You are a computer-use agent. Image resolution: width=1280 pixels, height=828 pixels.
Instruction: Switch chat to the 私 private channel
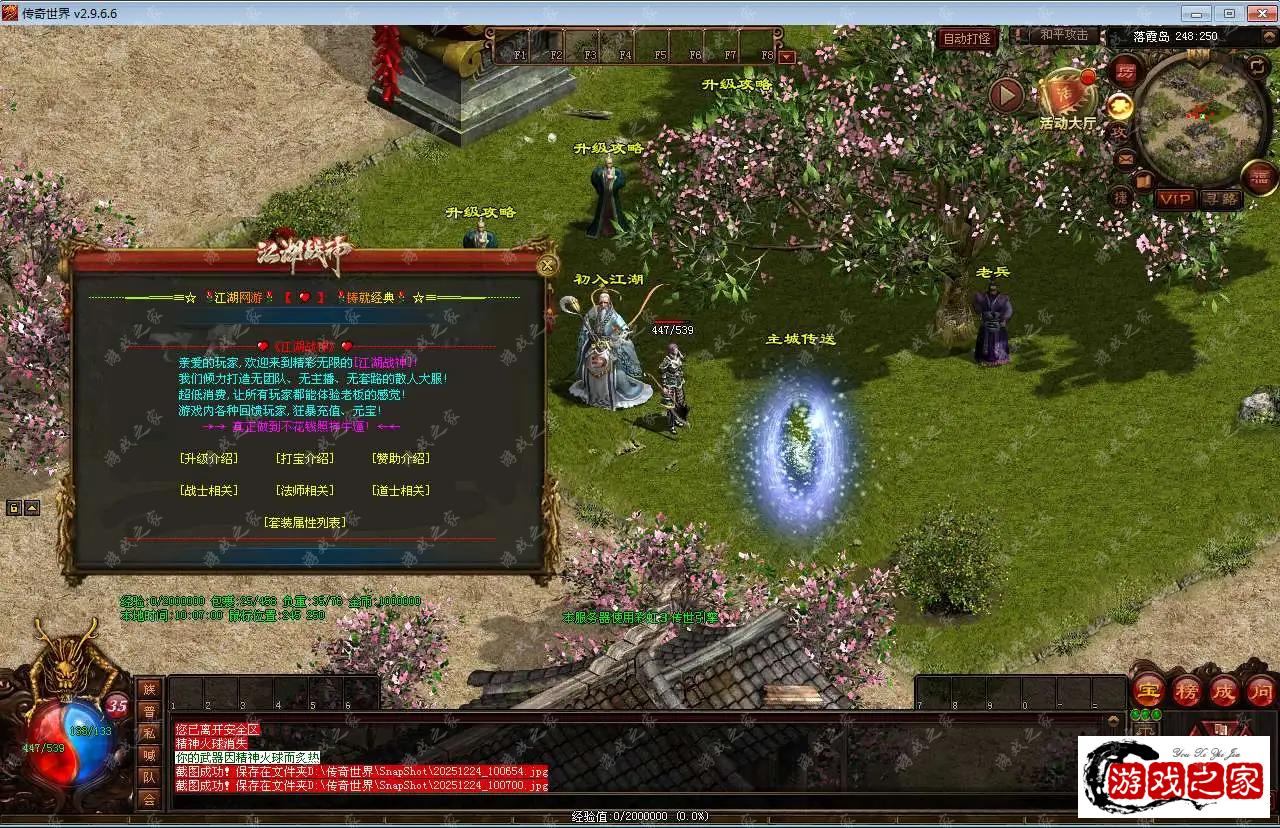149,732
